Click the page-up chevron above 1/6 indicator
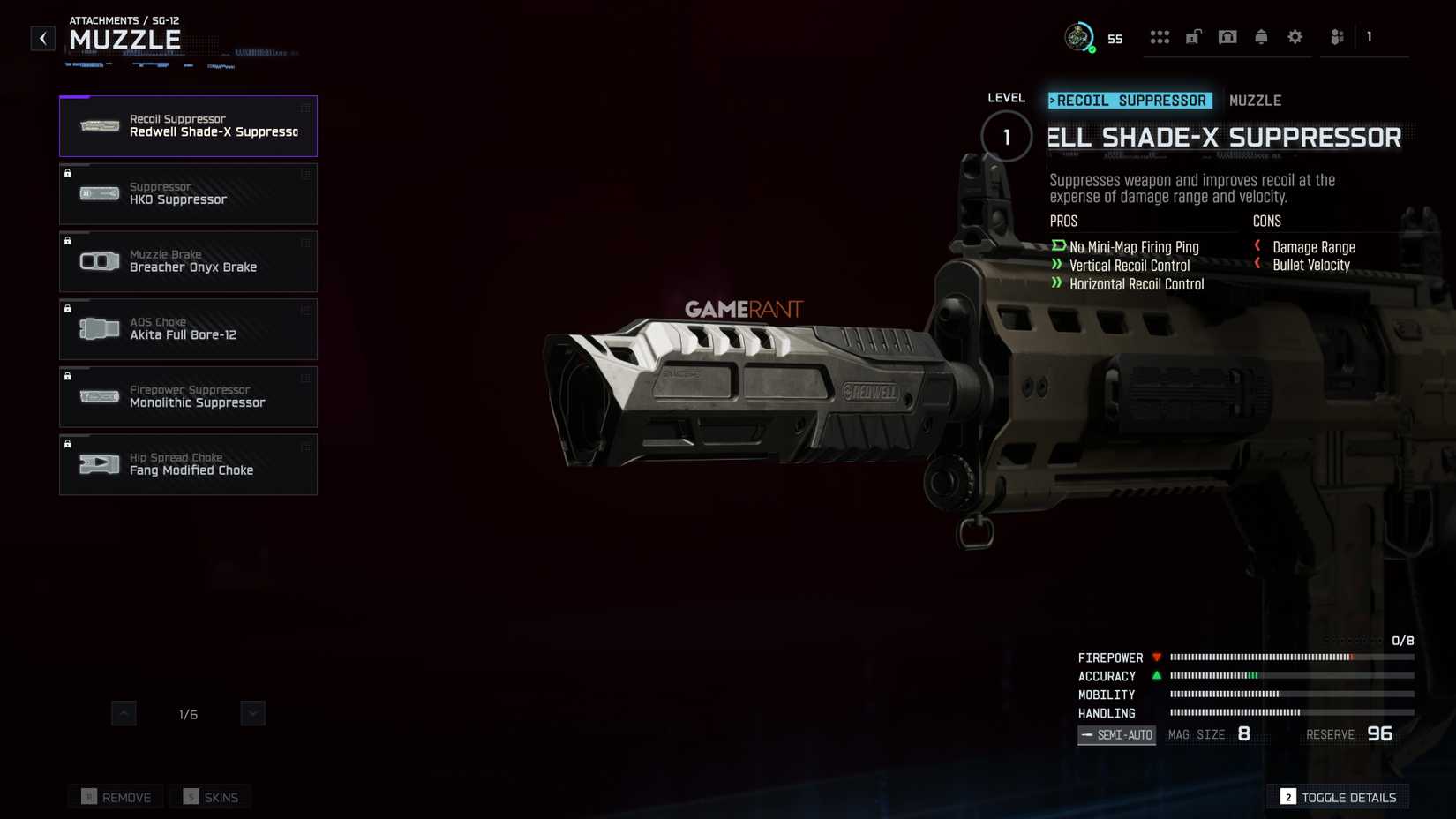This screenshot has height=819, width=1456. (x=124, y=713)
